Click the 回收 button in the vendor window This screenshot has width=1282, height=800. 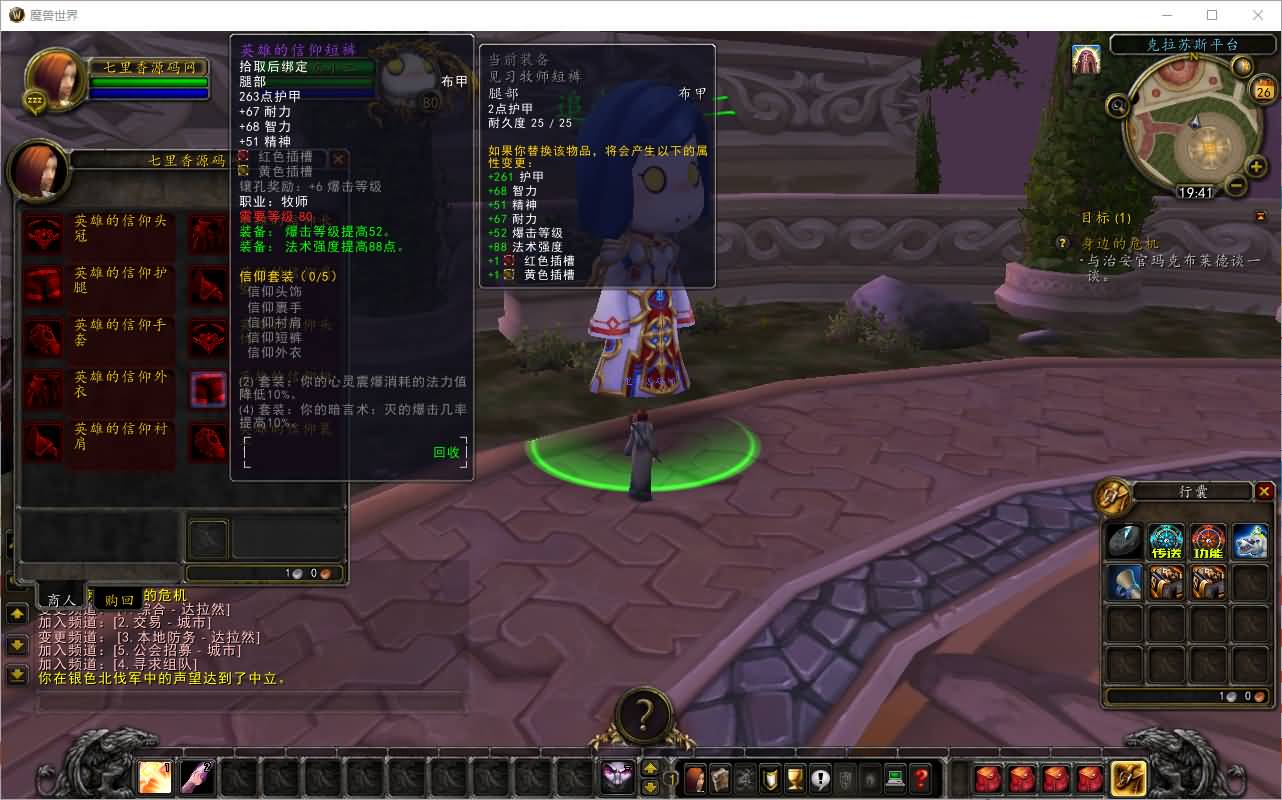point(448,452)
